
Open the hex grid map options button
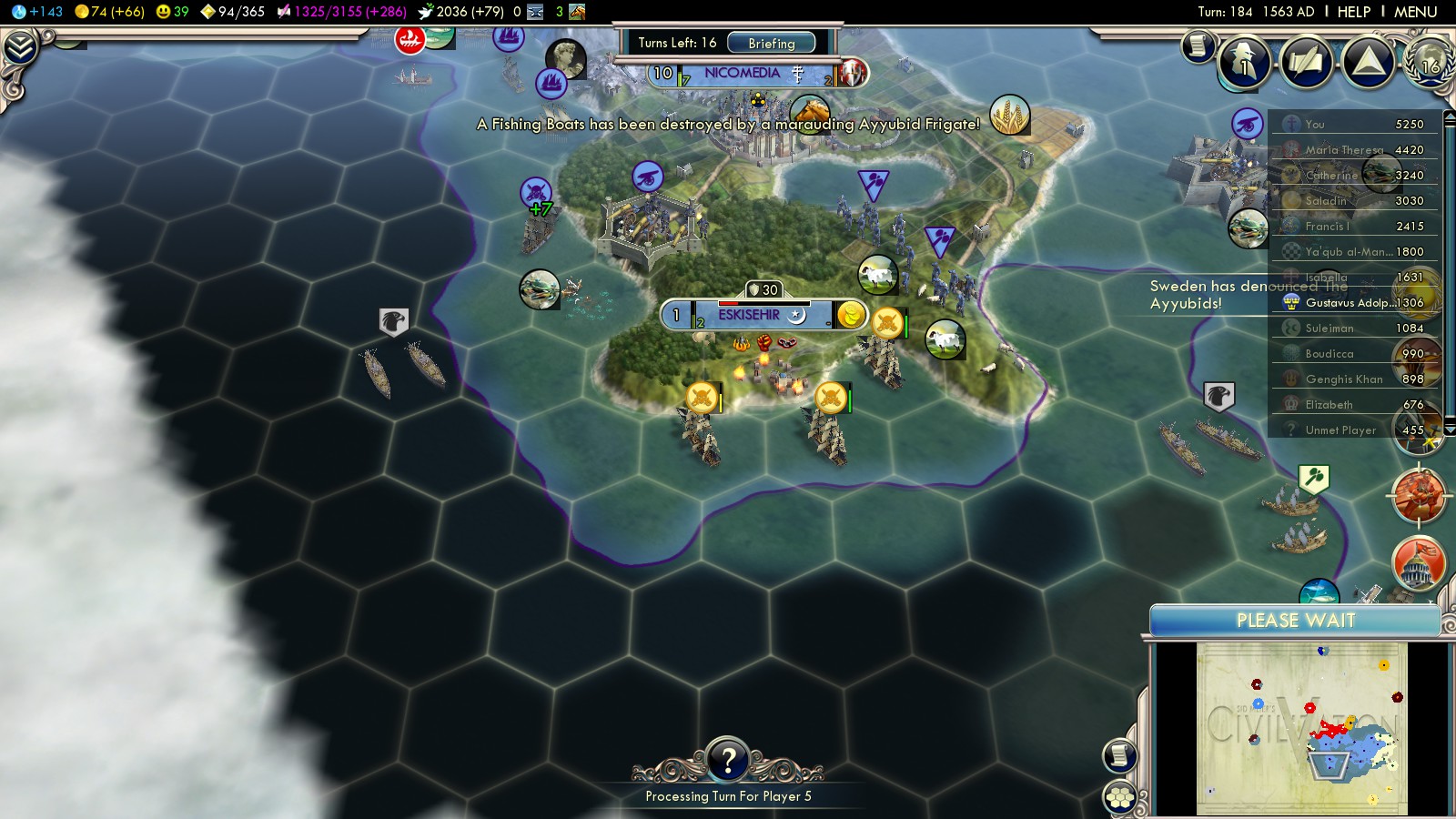(1120, 798)
